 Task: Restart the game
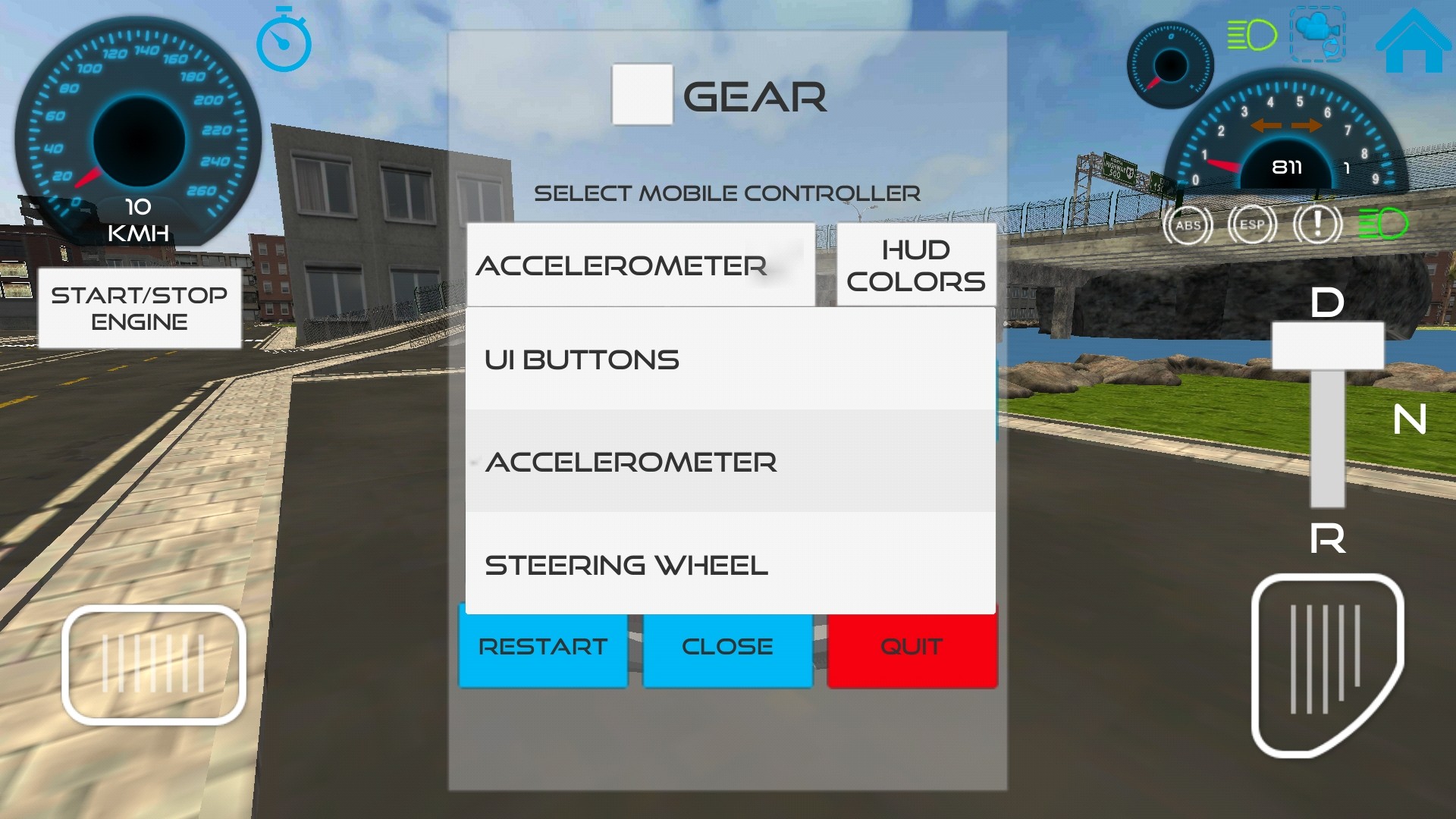(543, 647)
